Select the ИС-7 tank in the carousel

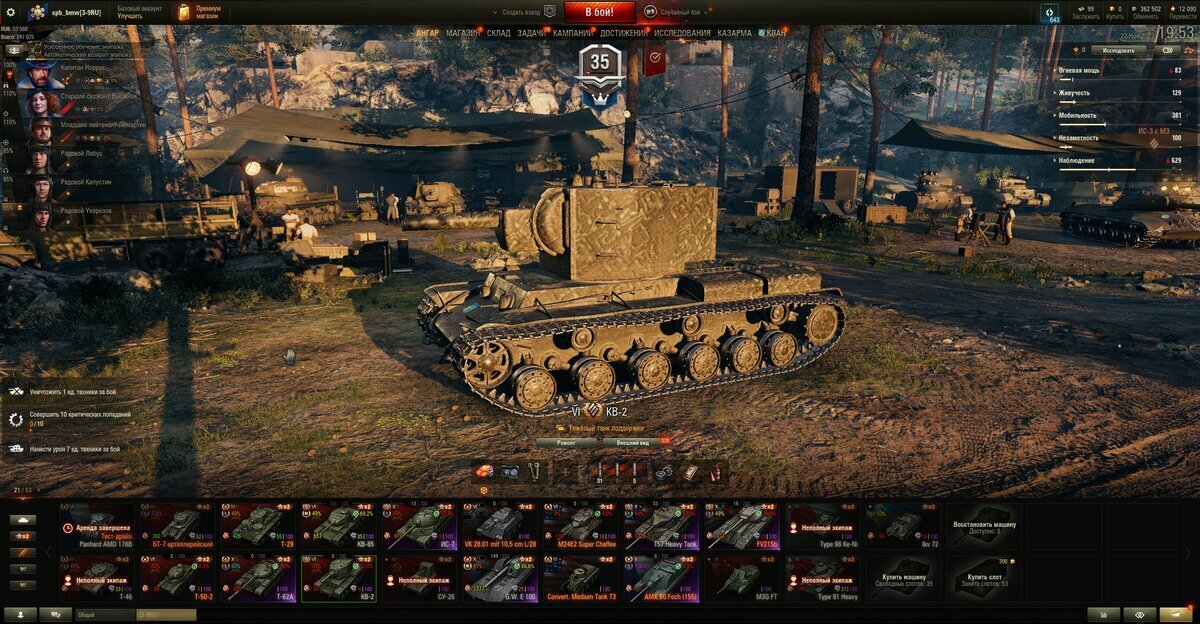[x=420, y=525]
